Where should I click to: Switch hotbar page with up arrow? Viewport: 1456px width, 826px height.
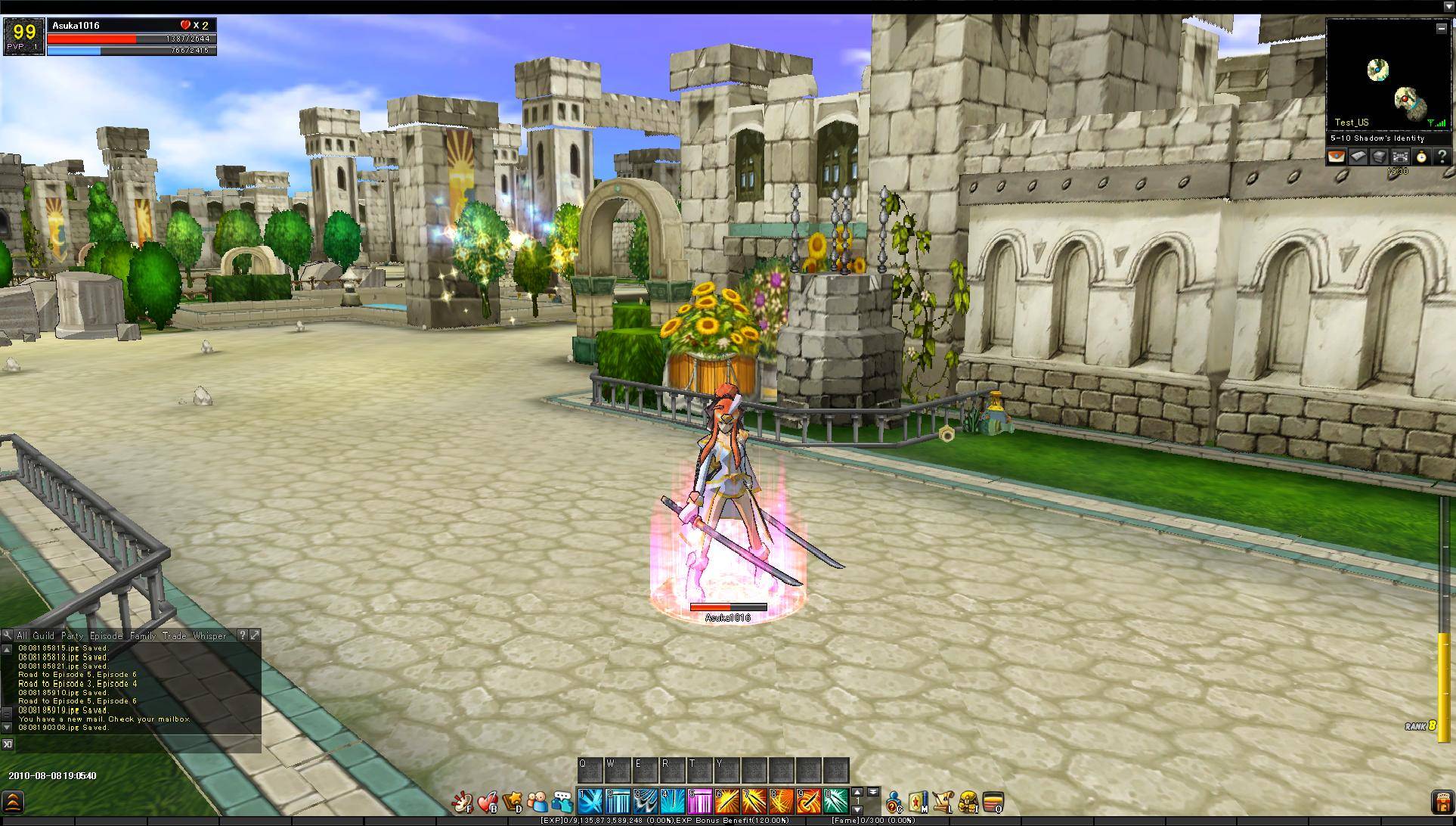point(857,792)
